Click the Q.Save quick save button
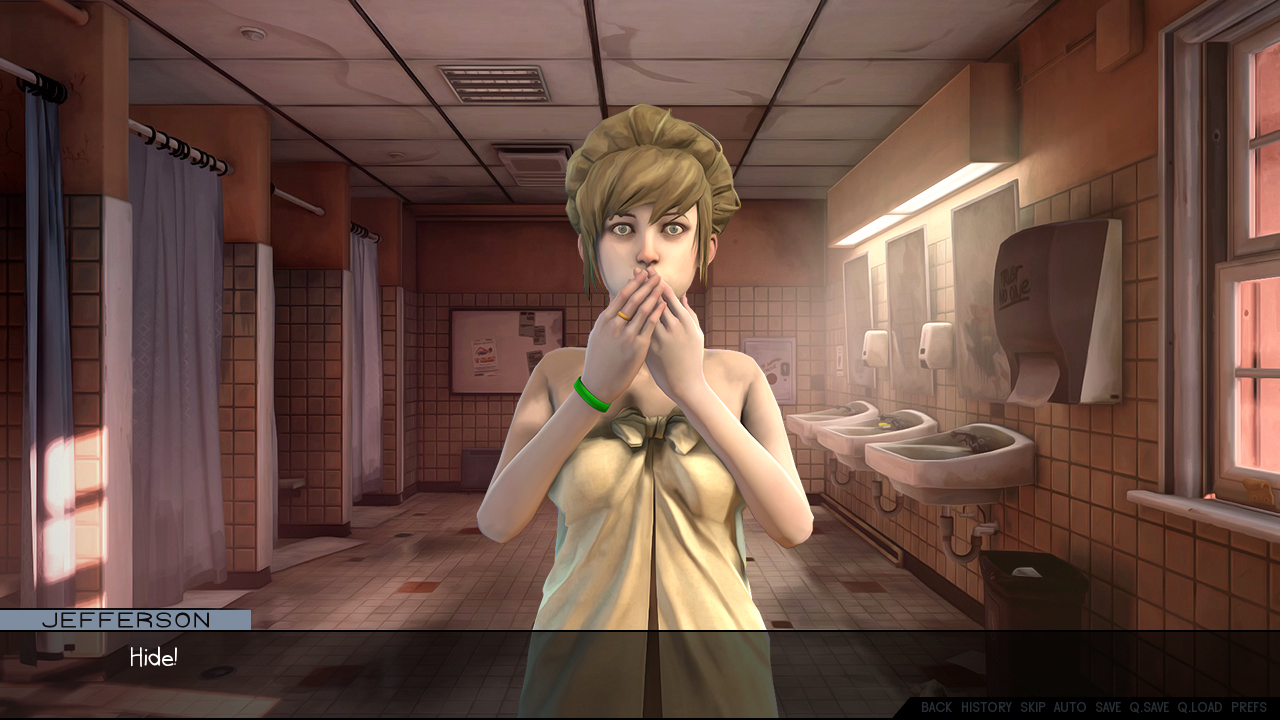Screen dimensions: 1280x720 [x=1149, y=707]
